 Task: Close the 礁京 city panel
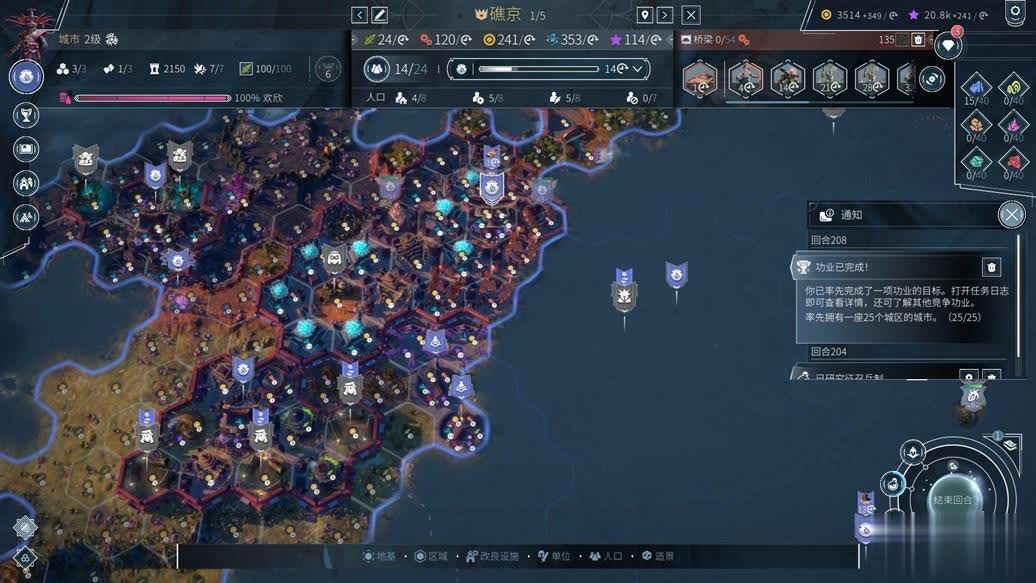tap(691, 15)
